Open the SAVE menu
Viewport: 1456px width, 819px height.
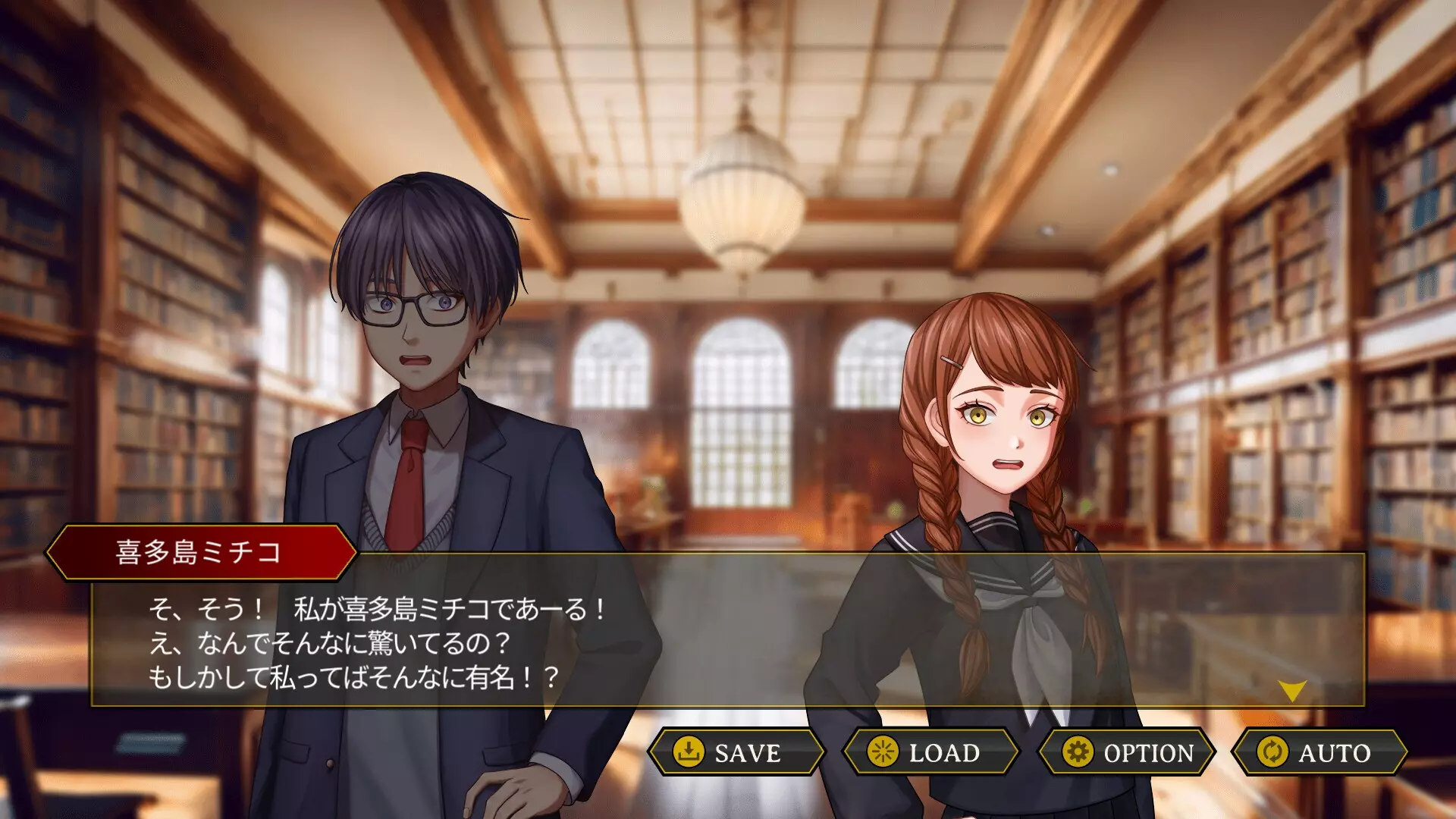(x=736, y=752)
